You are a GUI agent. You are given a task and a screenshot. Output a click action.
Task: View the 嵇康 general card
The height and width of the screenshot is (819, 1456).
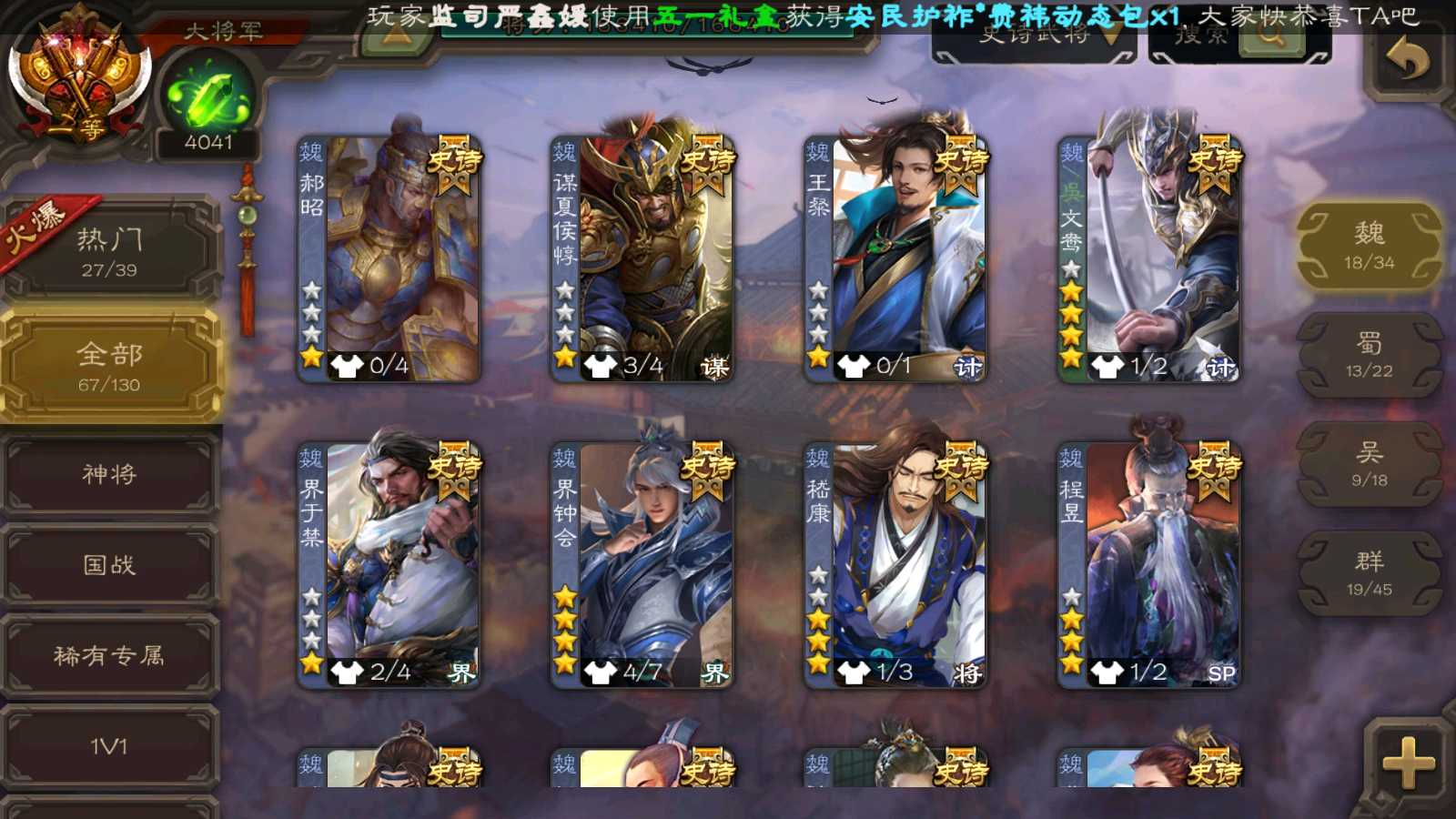pos(895,564)
